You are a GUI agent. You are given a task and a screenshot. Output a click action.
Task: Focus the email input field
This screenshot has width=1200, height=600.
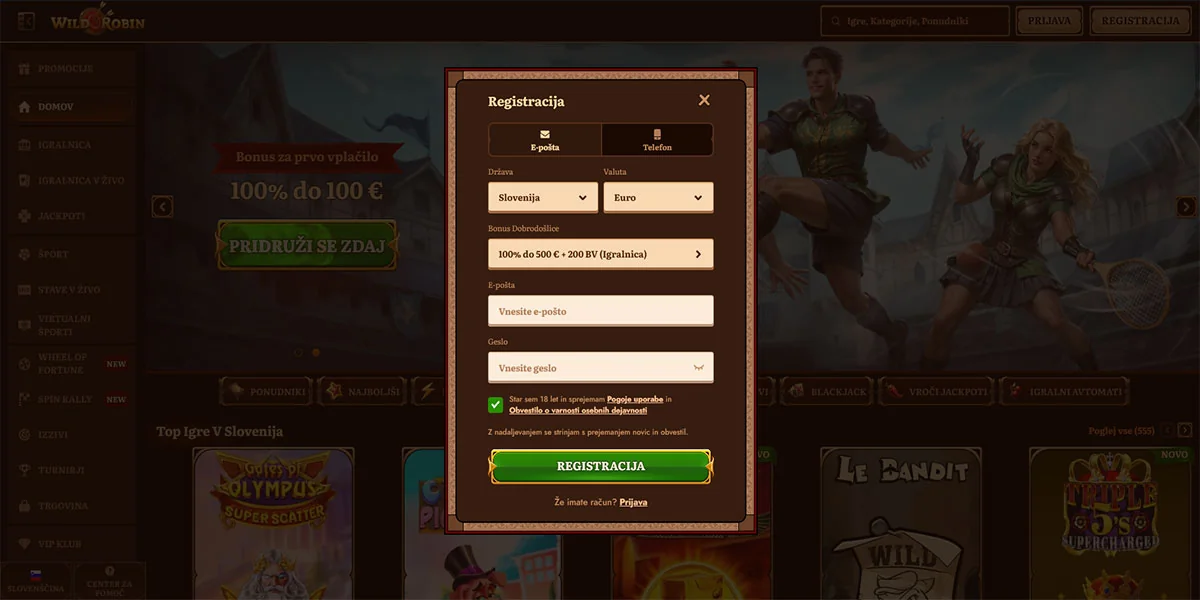click(600, 311)
